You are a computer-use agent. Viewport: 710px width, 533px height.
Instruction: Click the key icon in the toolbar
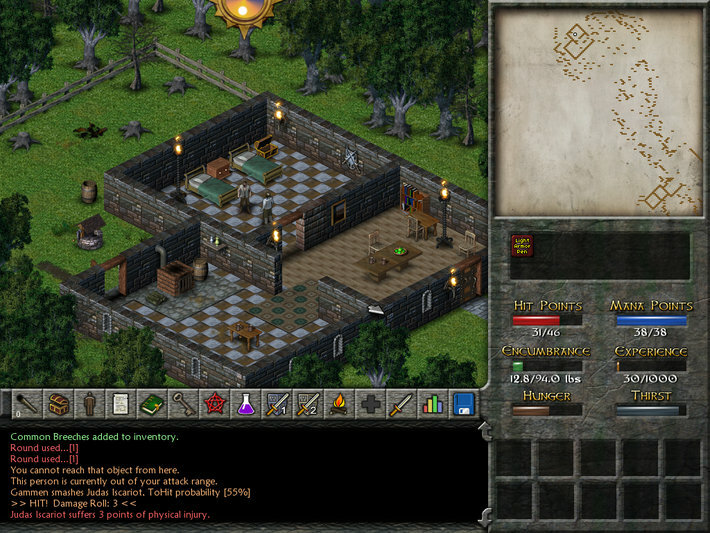click(x=183, y=404)
